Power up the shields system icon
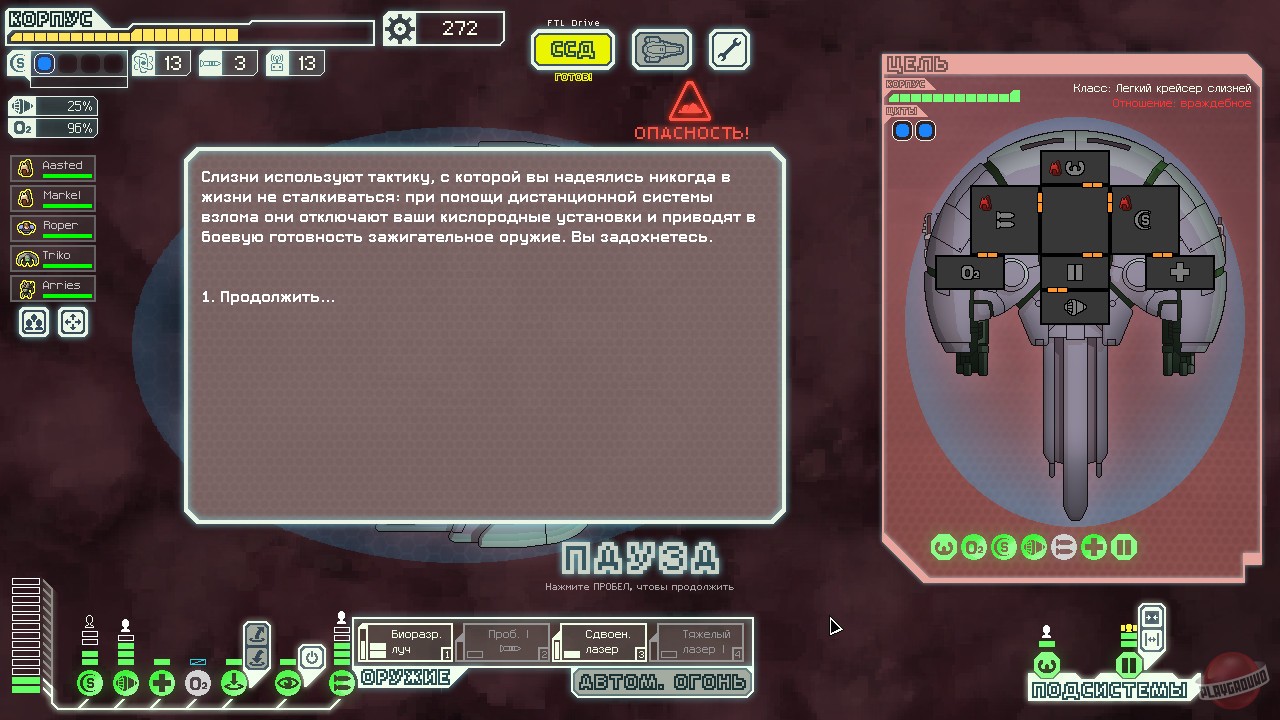This screenshot has width=1280, height=720. pyautogui.click(x=89, y=681)
